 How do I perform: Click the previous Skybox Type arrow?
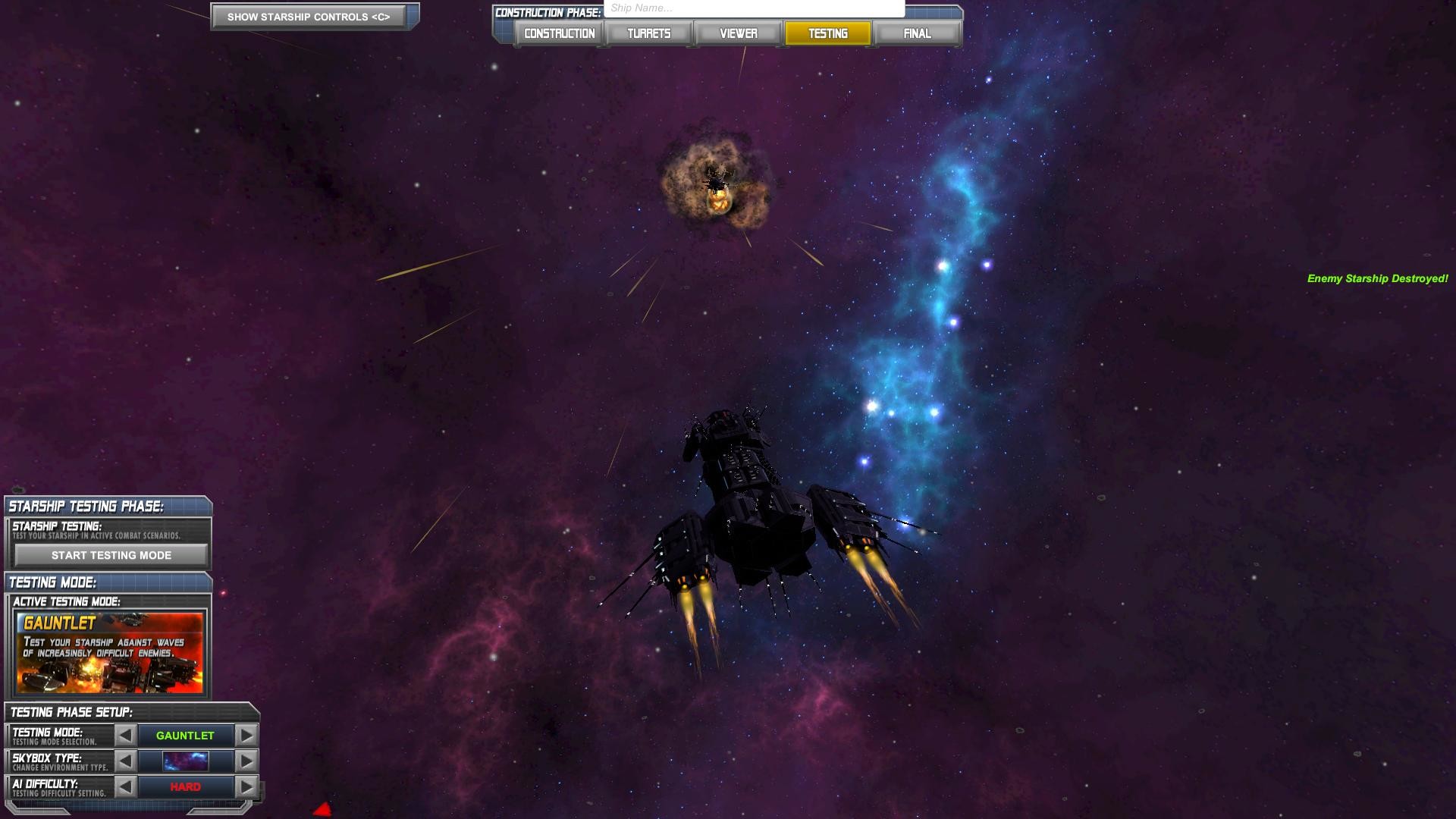pos(127,761)
